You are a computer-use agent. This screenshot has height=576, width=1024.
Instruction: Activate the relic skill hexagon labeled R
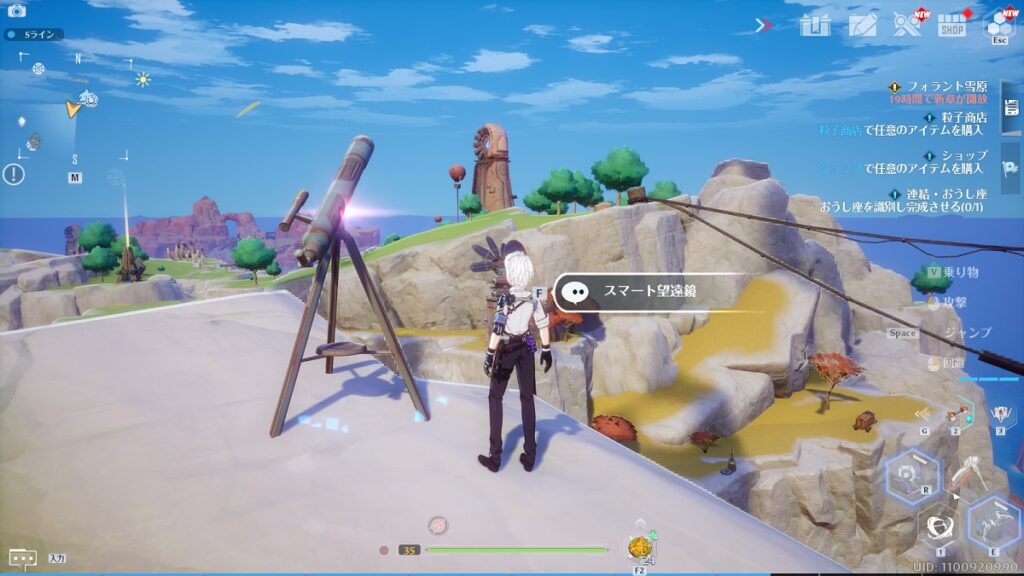912,475
